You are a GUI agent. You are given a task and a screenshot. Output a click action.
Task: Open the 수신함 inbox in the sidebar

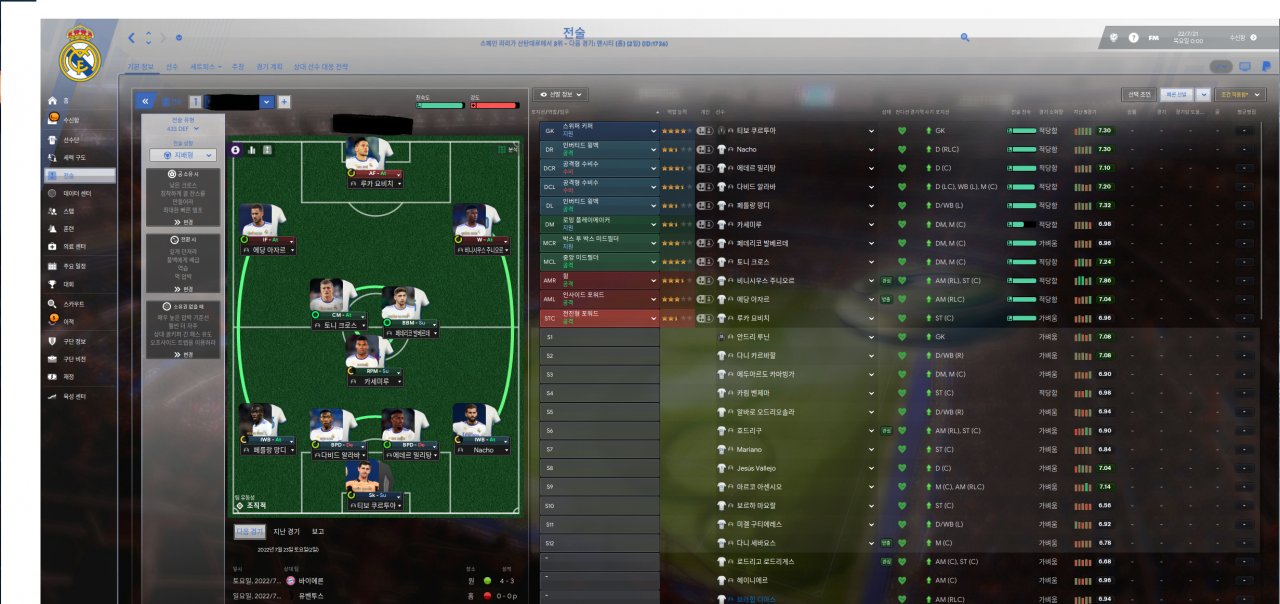point(71,119)
